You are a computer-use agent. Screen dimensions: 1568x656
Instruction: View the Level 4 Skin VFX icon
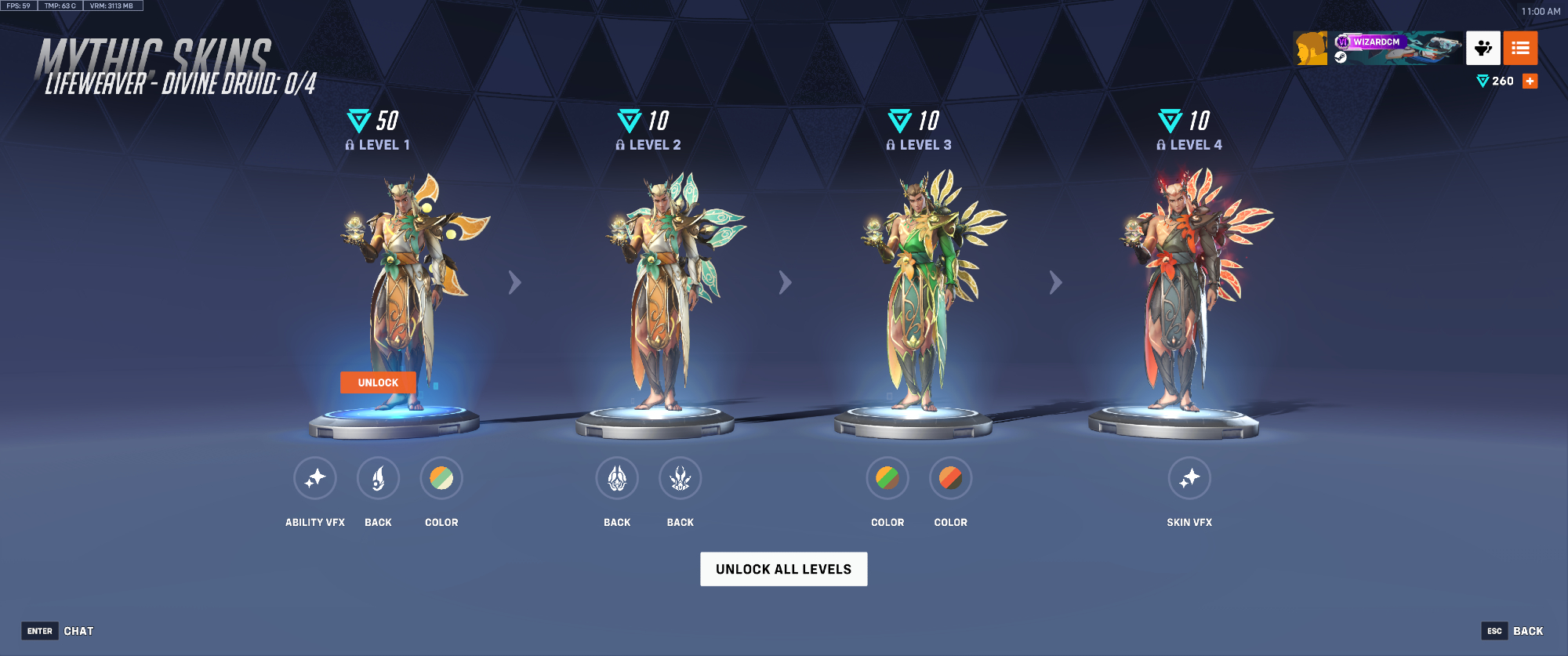click(1189, 478)
